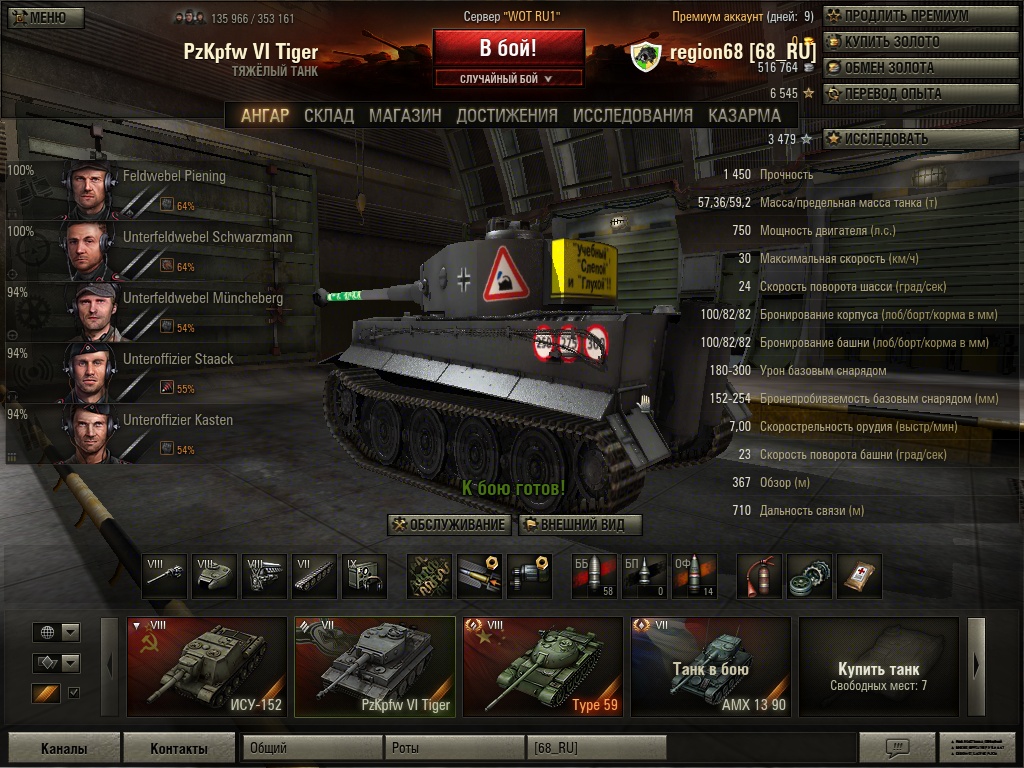Go to the Исследования tab

click(632, 115)
